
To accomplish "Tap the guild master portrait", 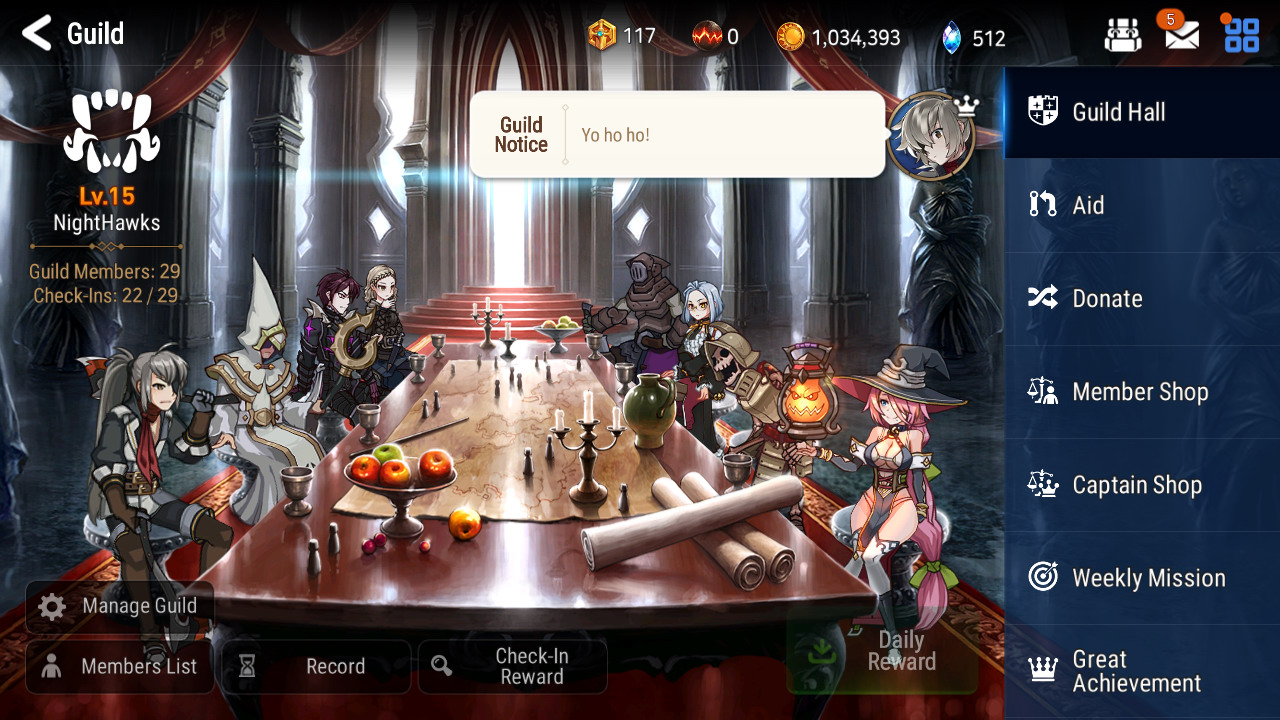I will click(x=931, y=137).
